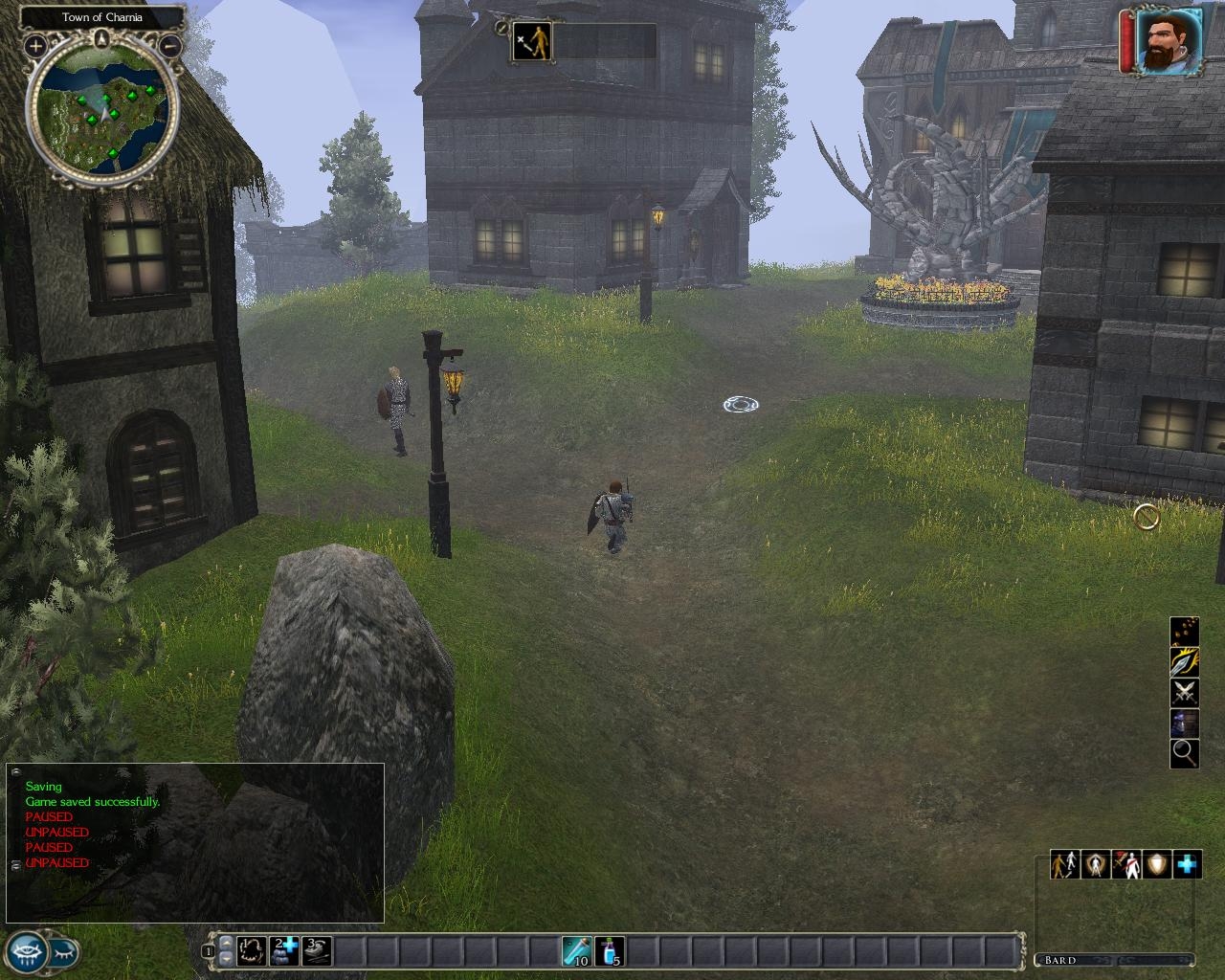Select the shield guard command icon
Screen dimensions: 1225x980
point(1157,864)
